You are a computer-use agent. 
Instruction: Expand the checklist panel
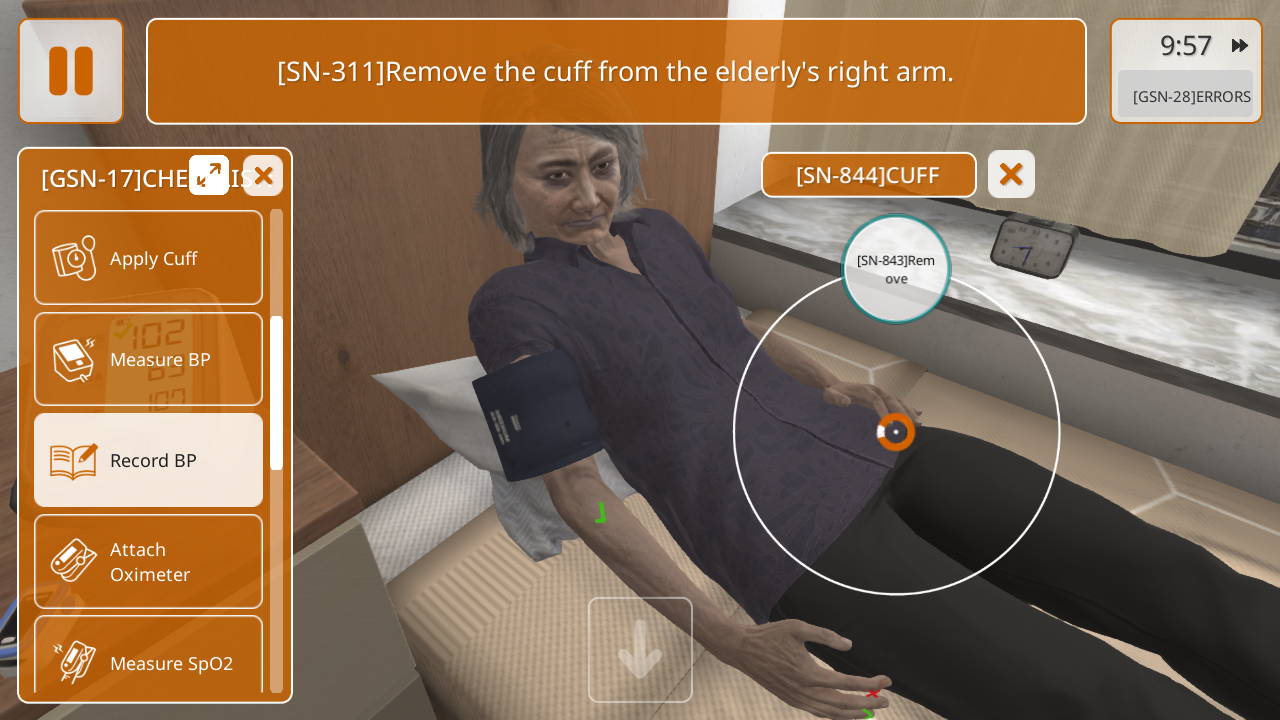209,175
